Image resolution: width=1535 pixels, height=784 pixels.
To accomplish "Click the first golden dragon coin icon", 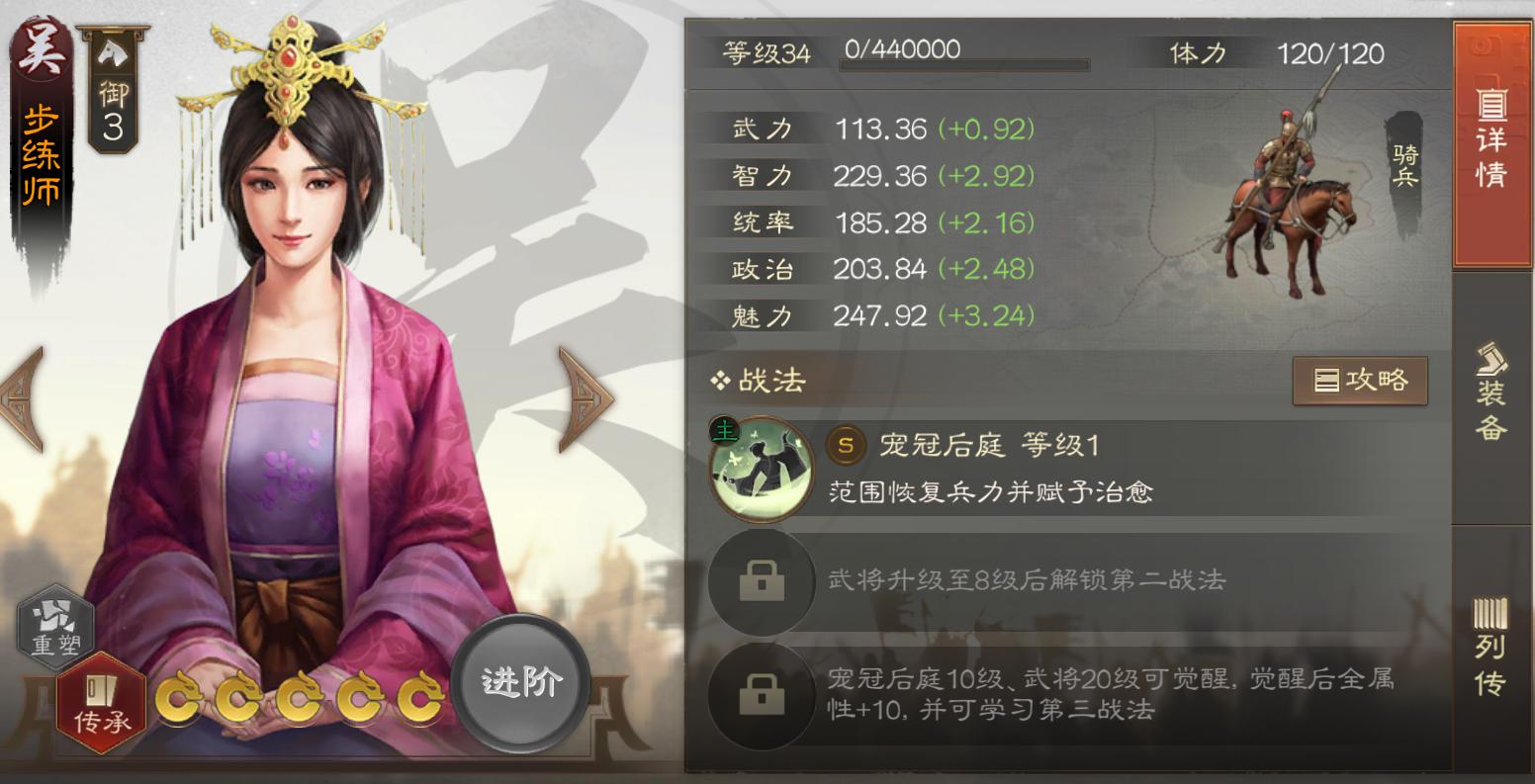I will pyautogui.click(x=182, y=701).
